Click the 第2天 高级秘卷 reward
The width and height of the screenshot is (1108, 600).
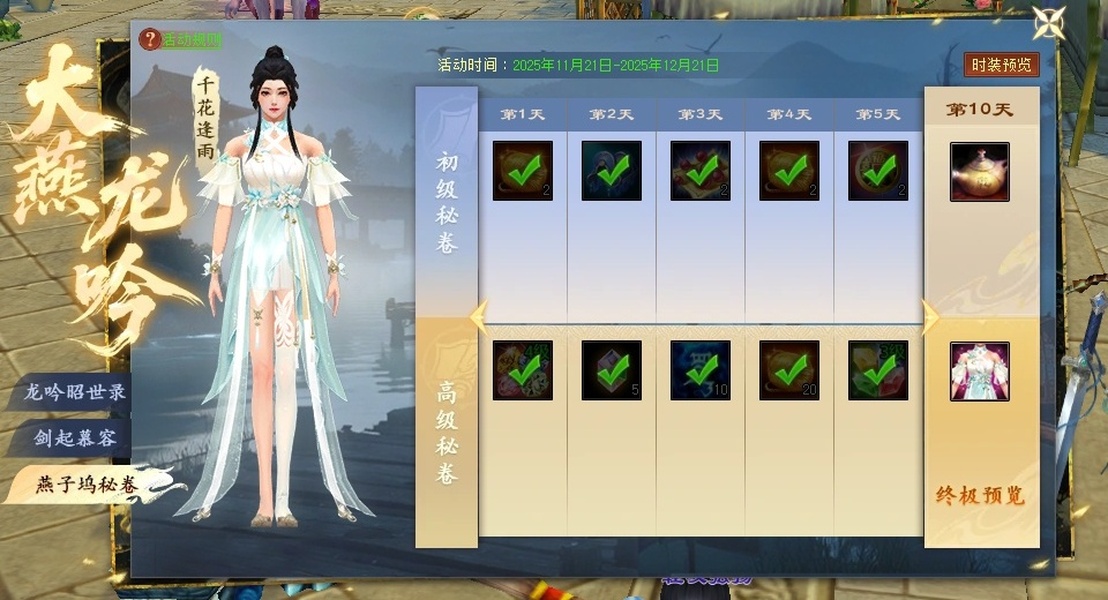coord(611,371)
